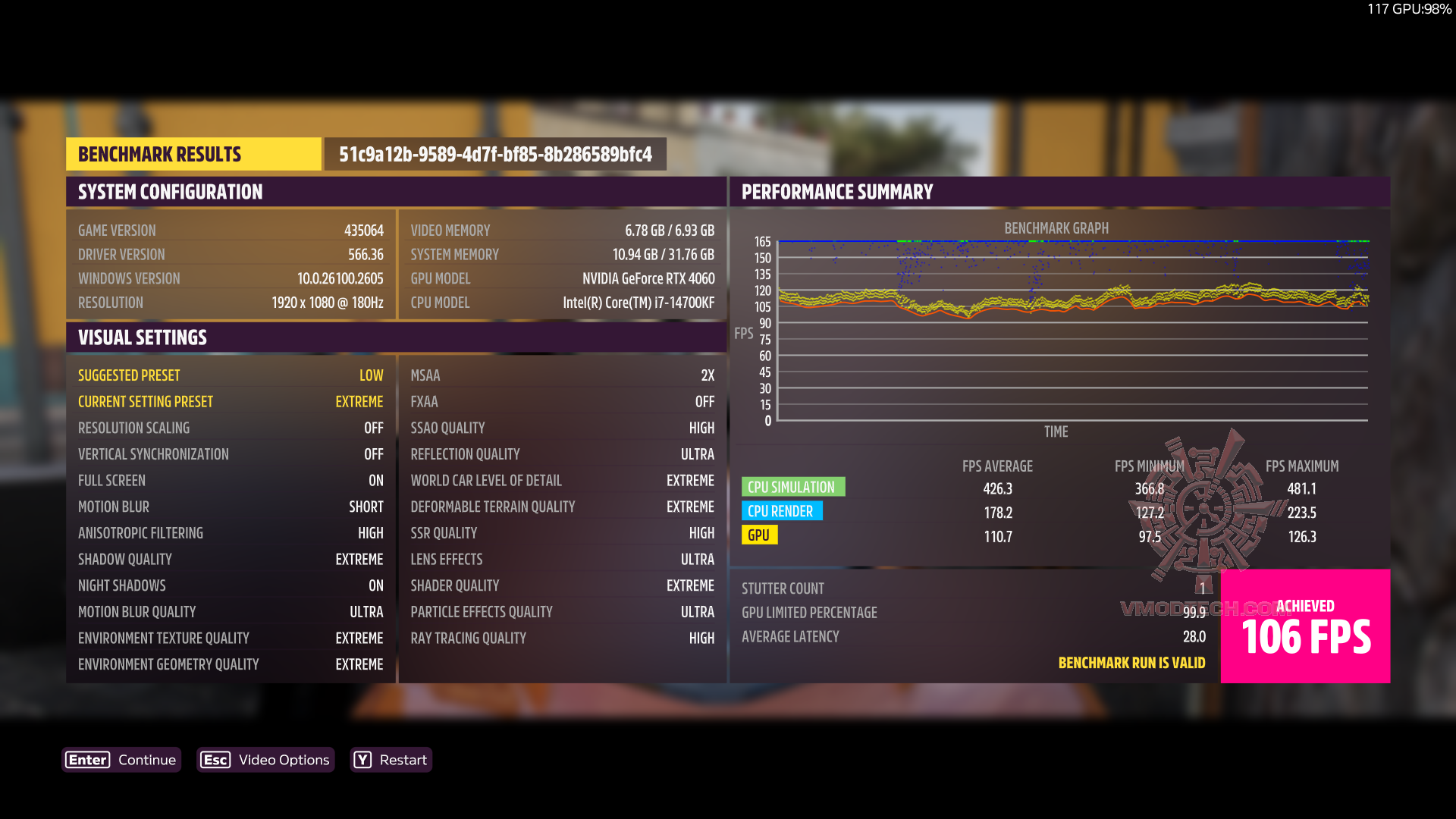The width and height of the screenshot is (1456, 819).
Task: Open the SUGGESTED PRESET selector
Action: coord(227,375)
